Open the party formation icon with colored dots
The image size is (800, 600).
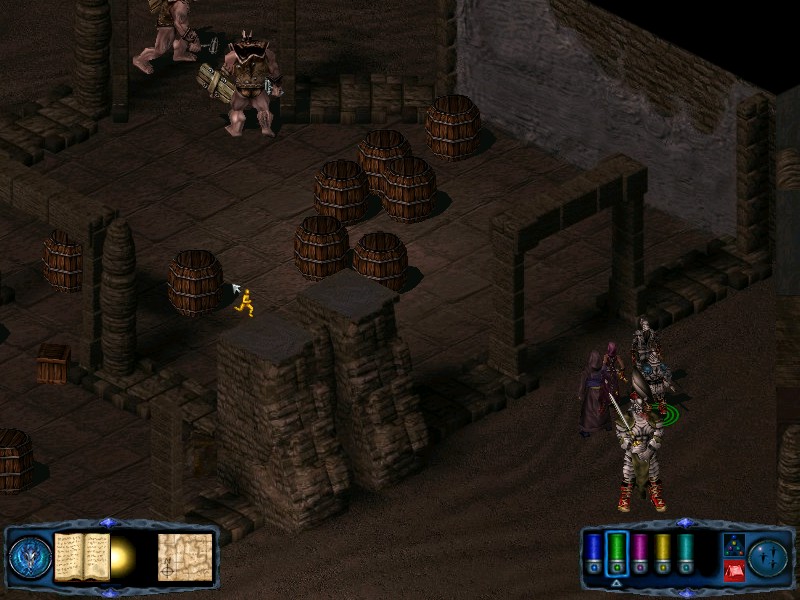732,545
